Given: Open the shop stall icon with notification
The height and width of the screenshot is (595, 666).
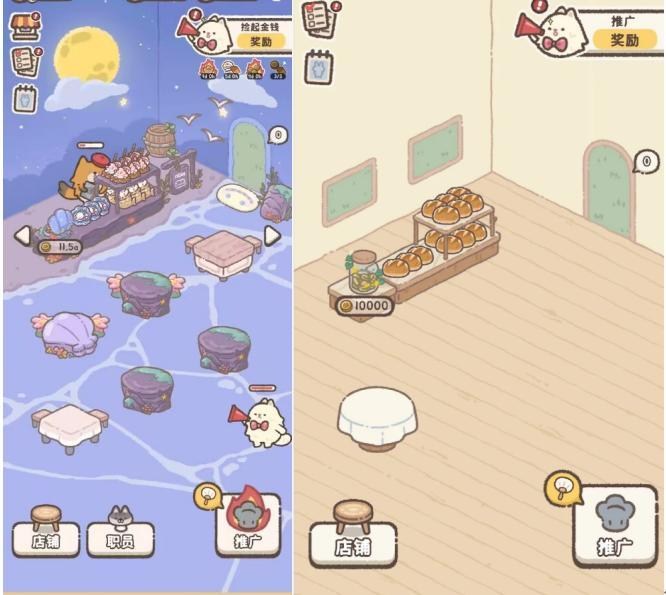Looking at the screenshot, I should click(22, 25).
